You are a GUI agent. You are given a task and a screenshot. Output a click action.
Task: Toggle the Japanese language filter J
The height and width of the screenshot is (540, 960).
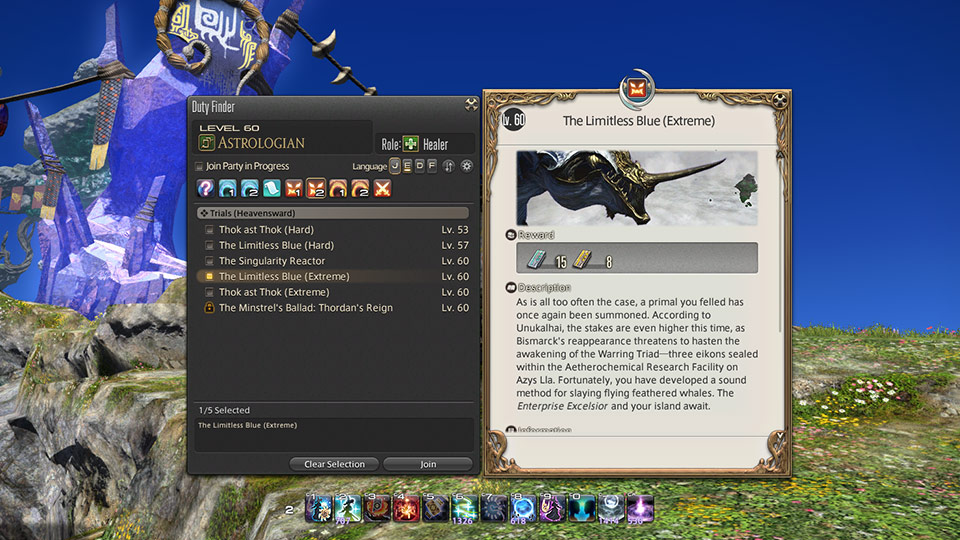pos(395,166)
